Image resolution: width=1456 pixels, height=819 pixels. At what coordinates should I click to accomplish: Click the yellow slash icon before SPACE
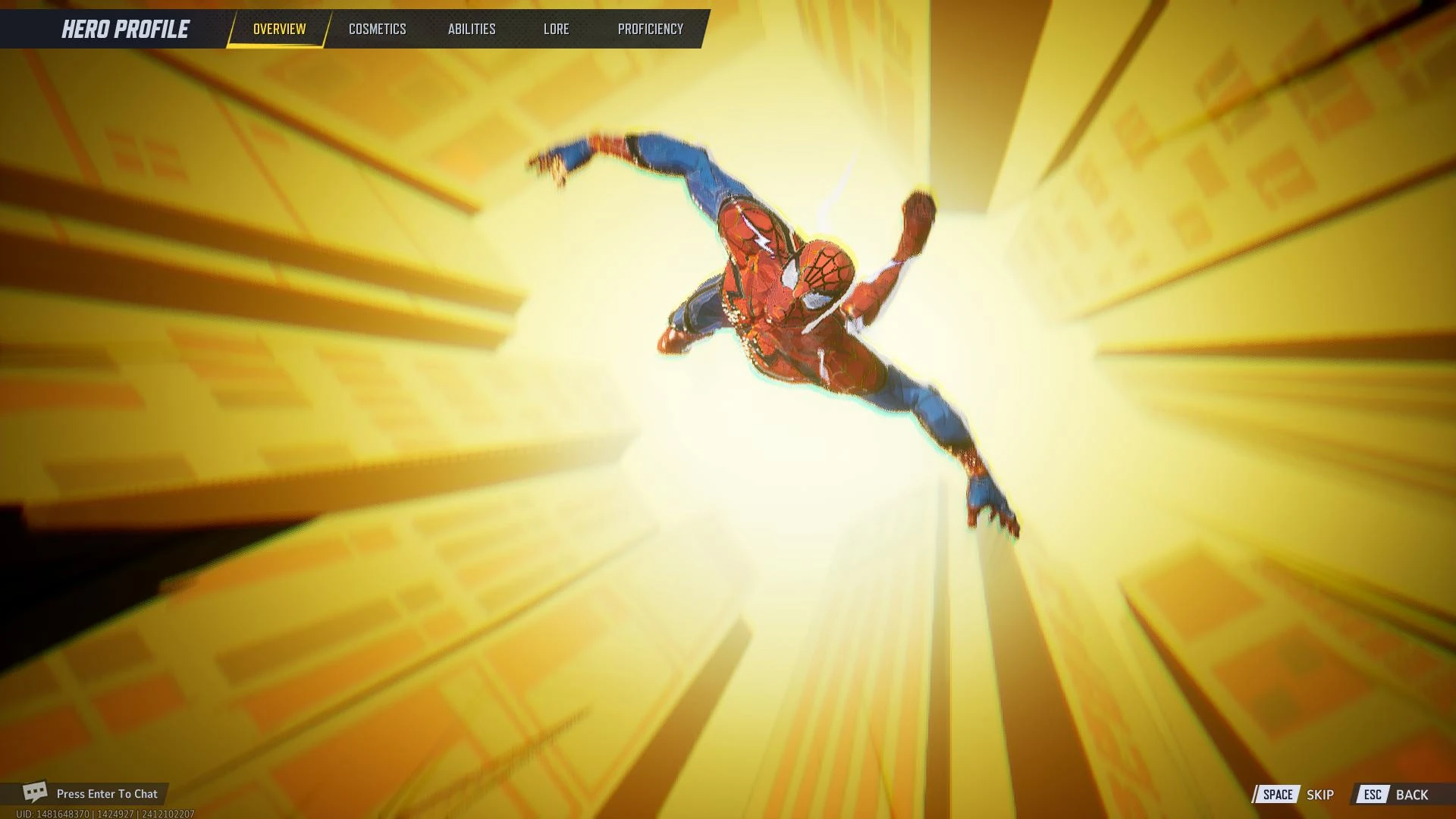(x=1257, y=795)
